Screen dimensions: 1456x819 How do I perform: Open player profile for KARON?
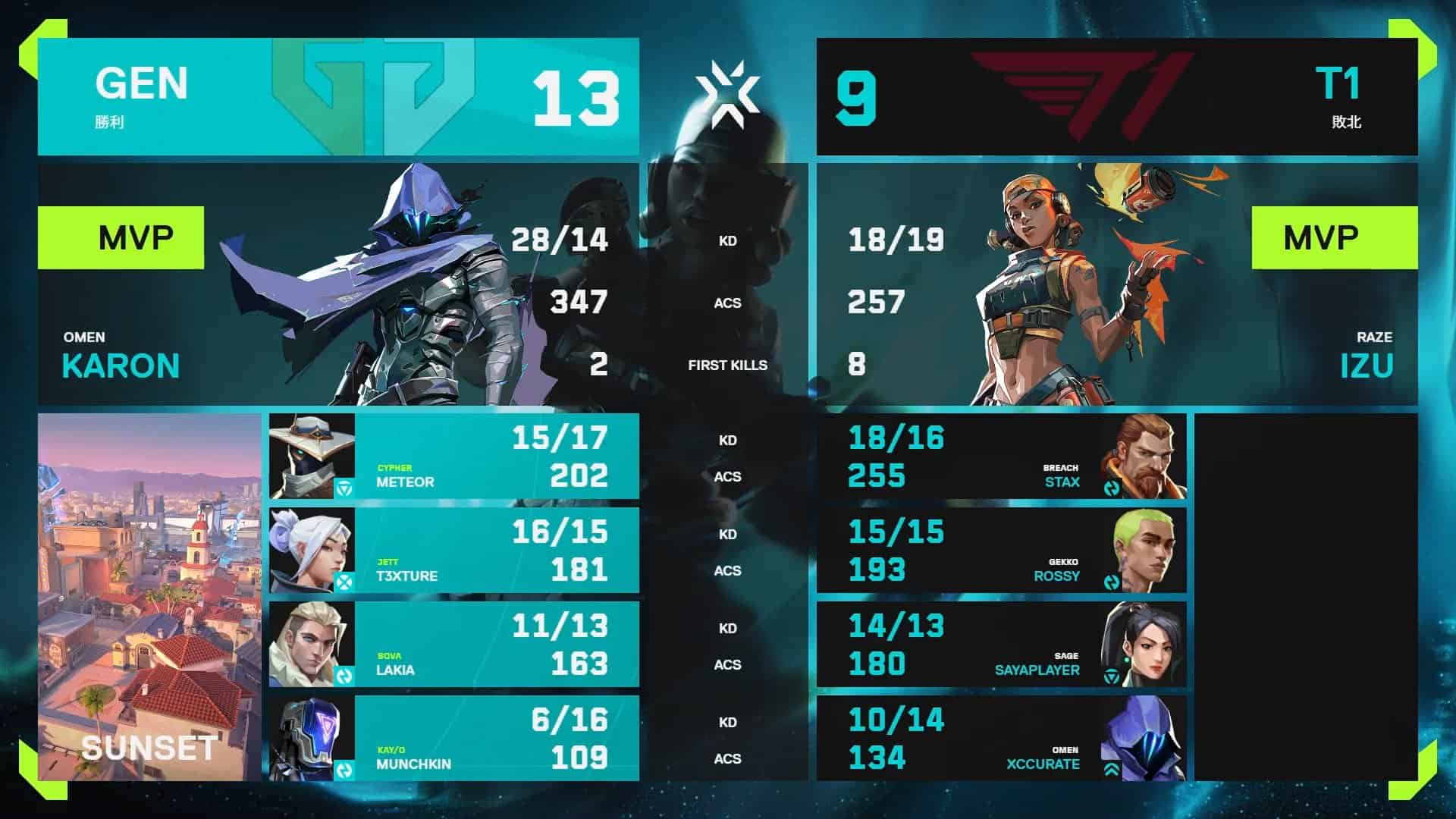coord(119,366)
